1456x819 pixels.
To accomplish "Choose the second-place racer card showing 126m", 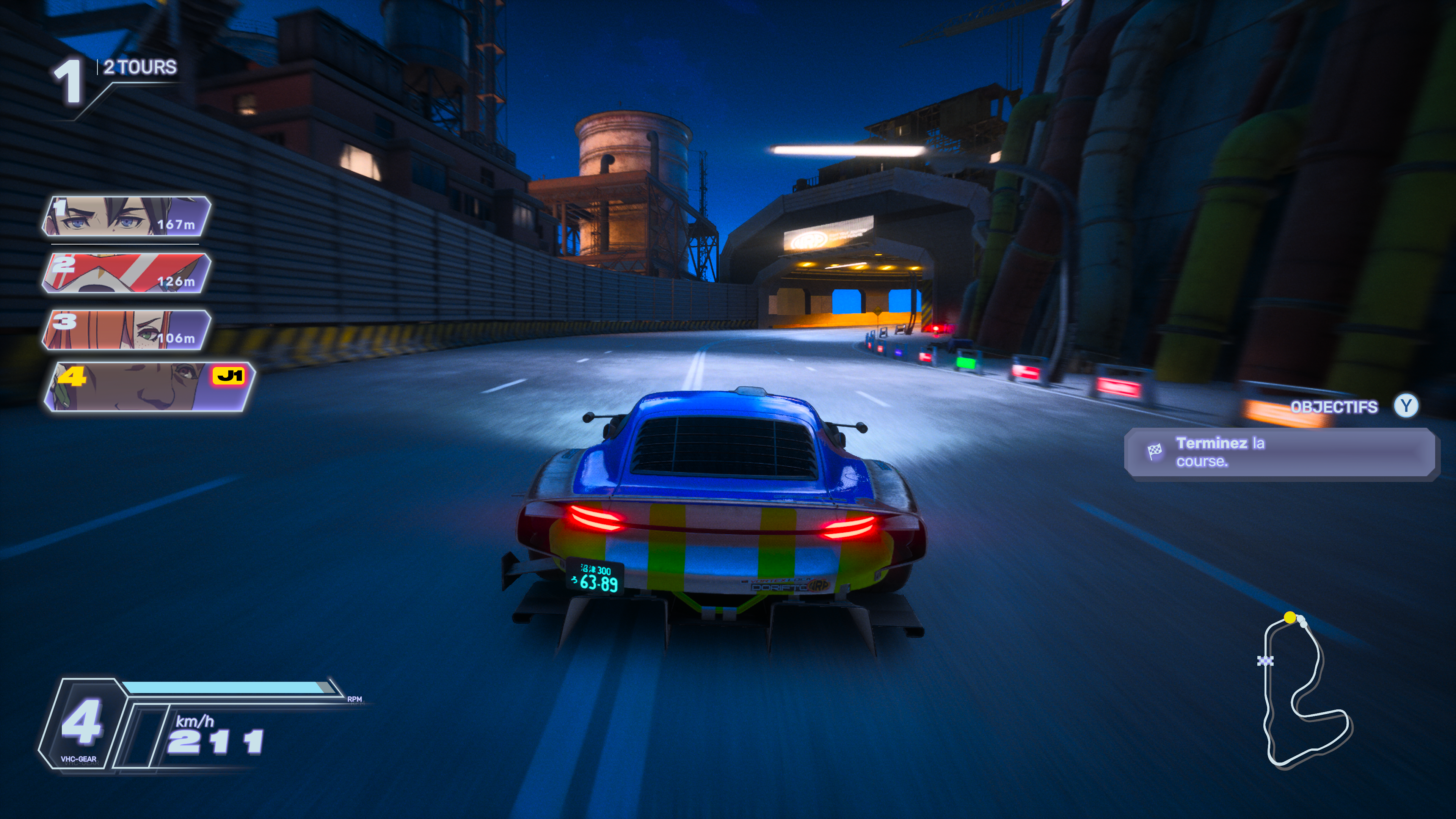I will 126,273.
